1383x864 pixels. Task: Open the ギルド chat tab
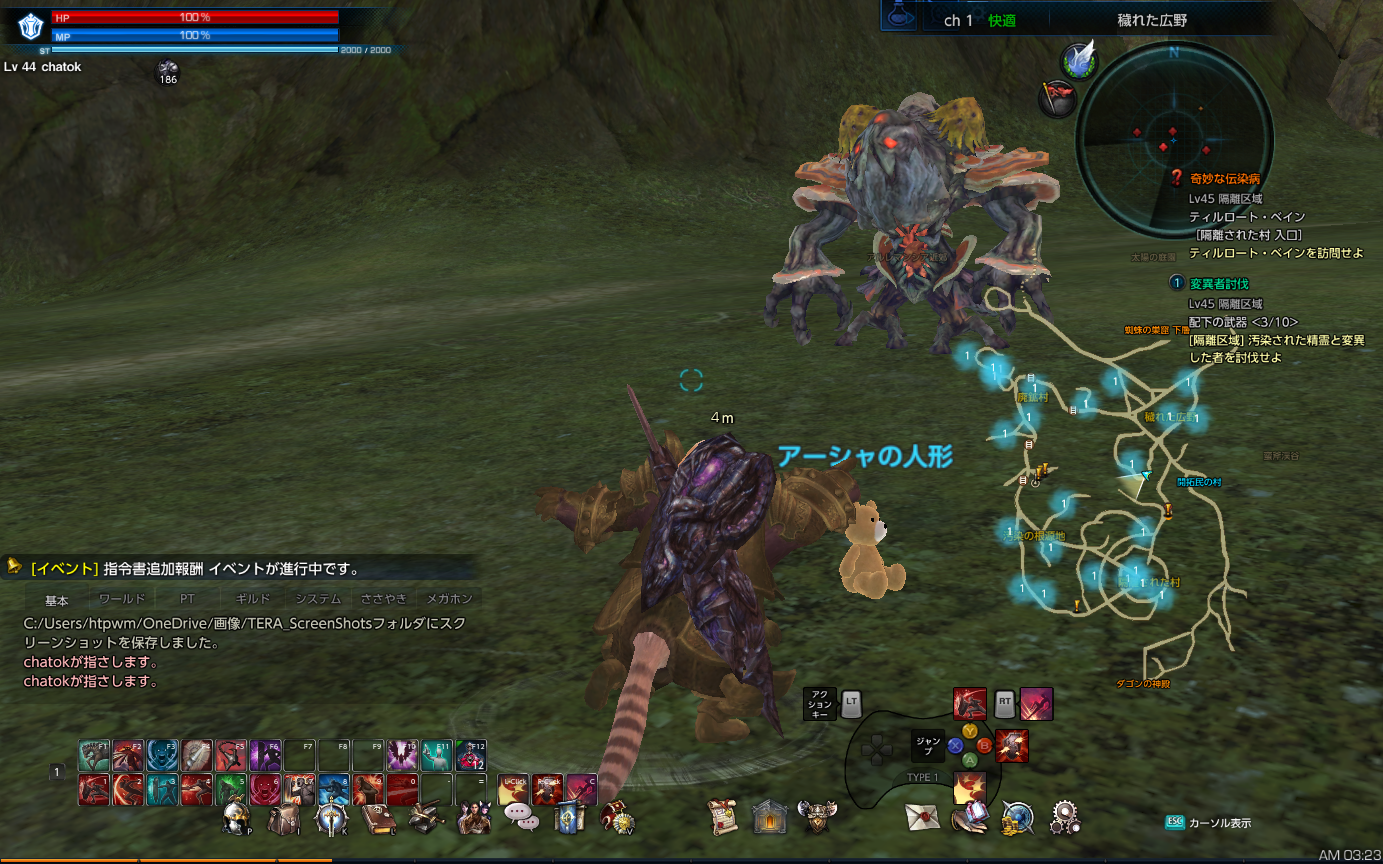(x=253, y=599)
